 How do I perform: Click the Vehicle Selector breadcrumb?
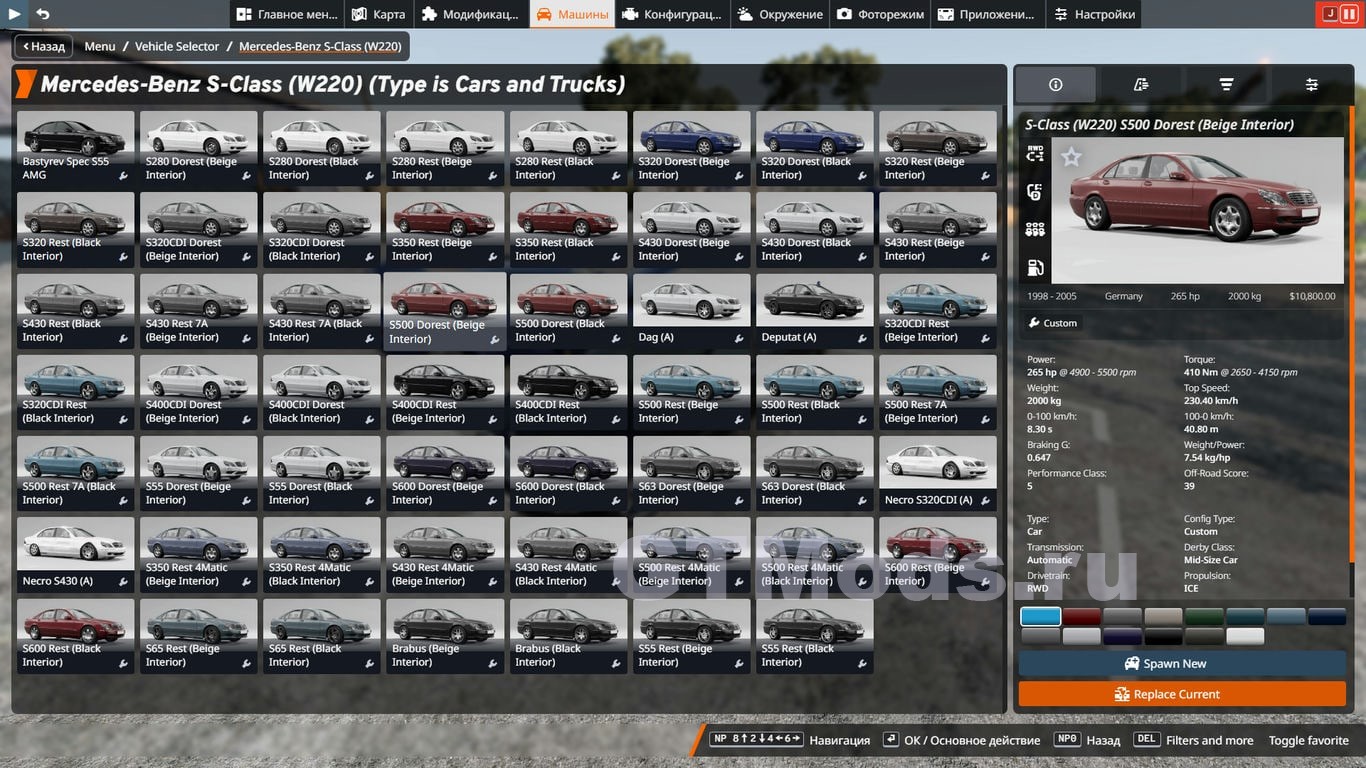click(x=177, y=46)
